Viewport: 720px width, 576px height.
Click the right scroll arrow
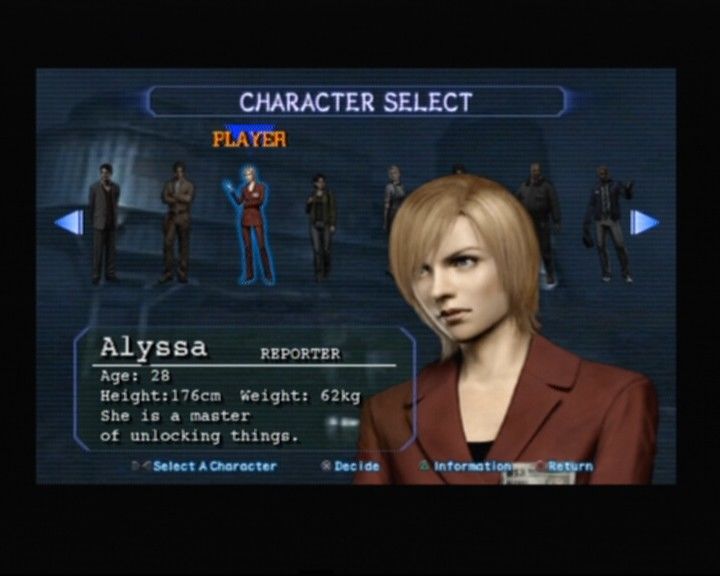click(644, 222)
